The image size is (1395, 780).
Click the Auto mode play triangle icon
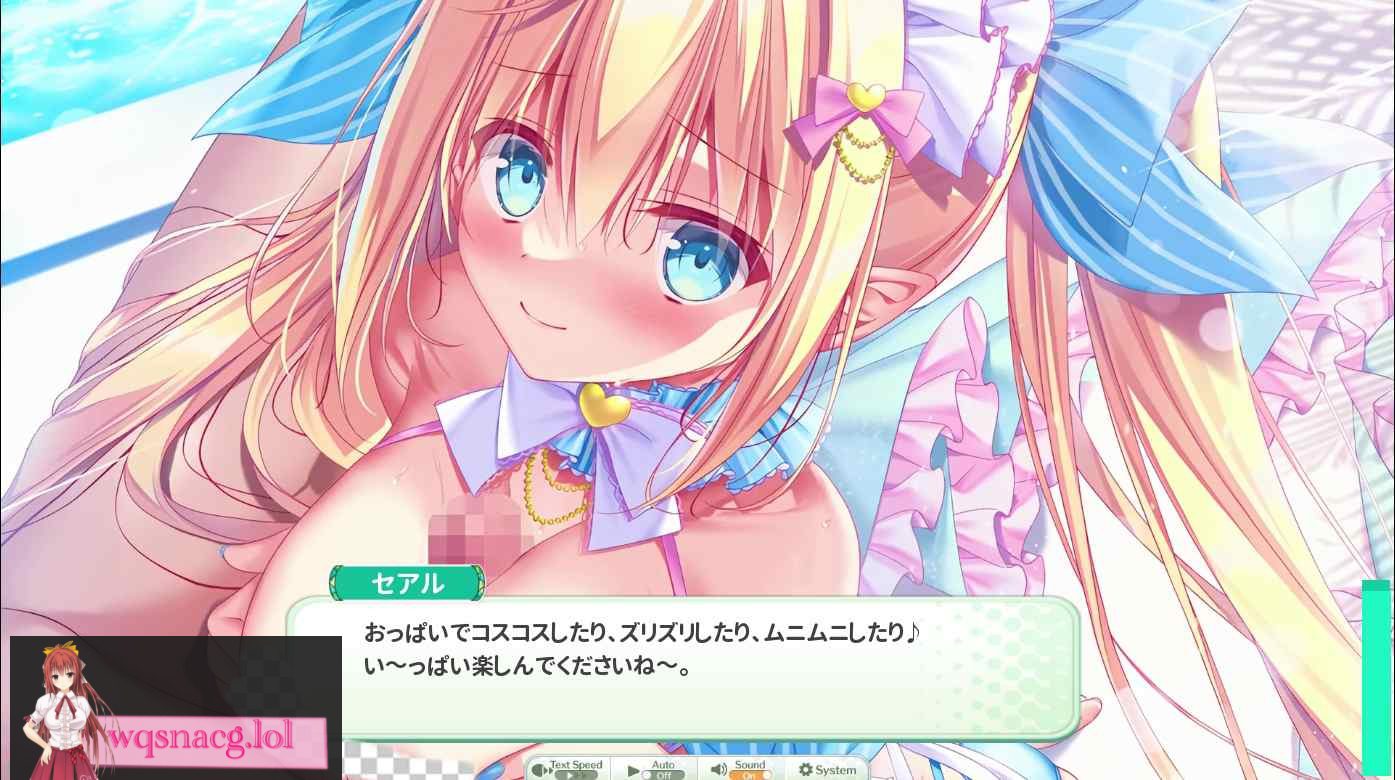pyautogui.click(x=633, y=769)
